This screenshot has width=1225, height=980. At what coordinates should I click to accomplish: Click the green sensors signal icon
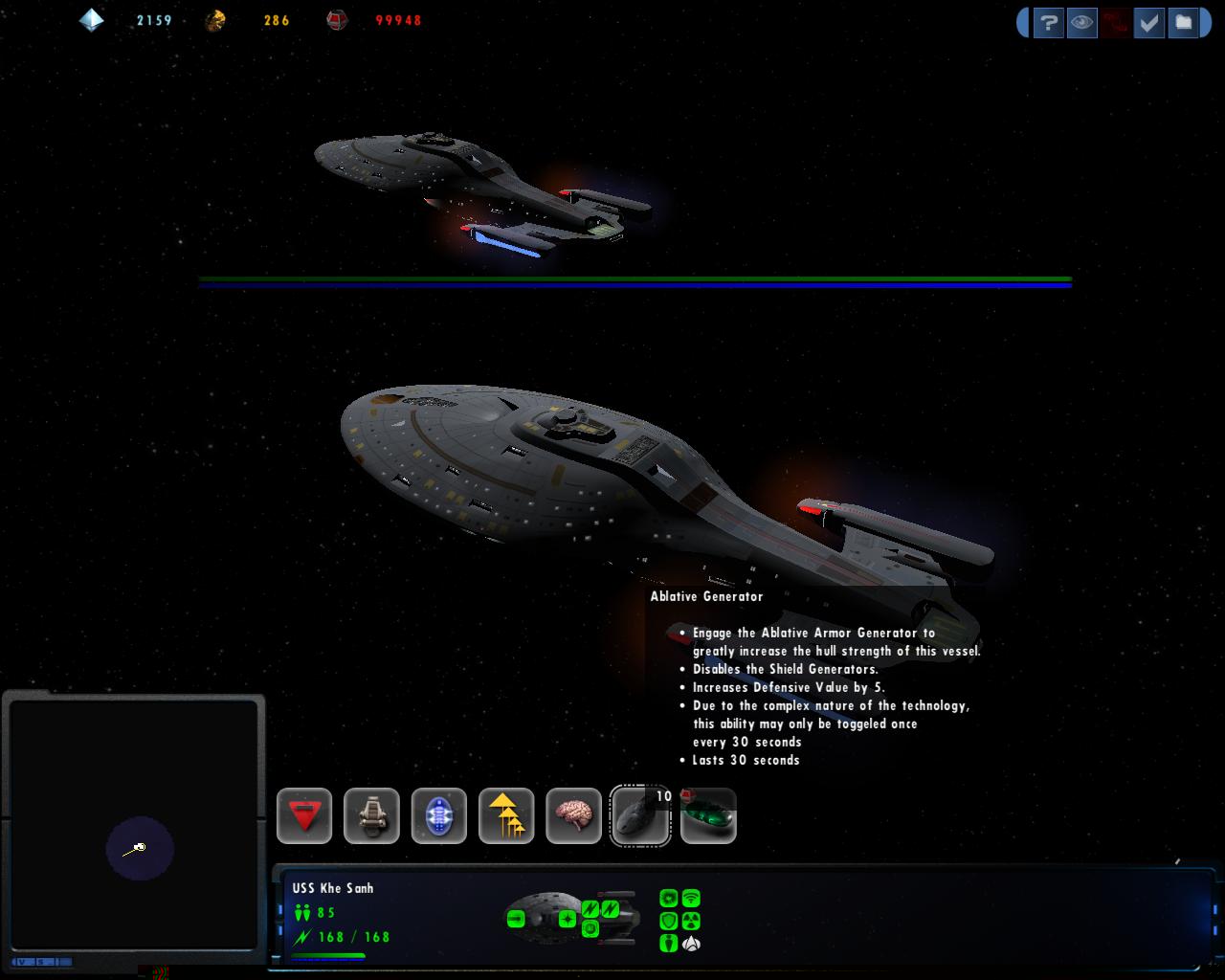[691, 898]
